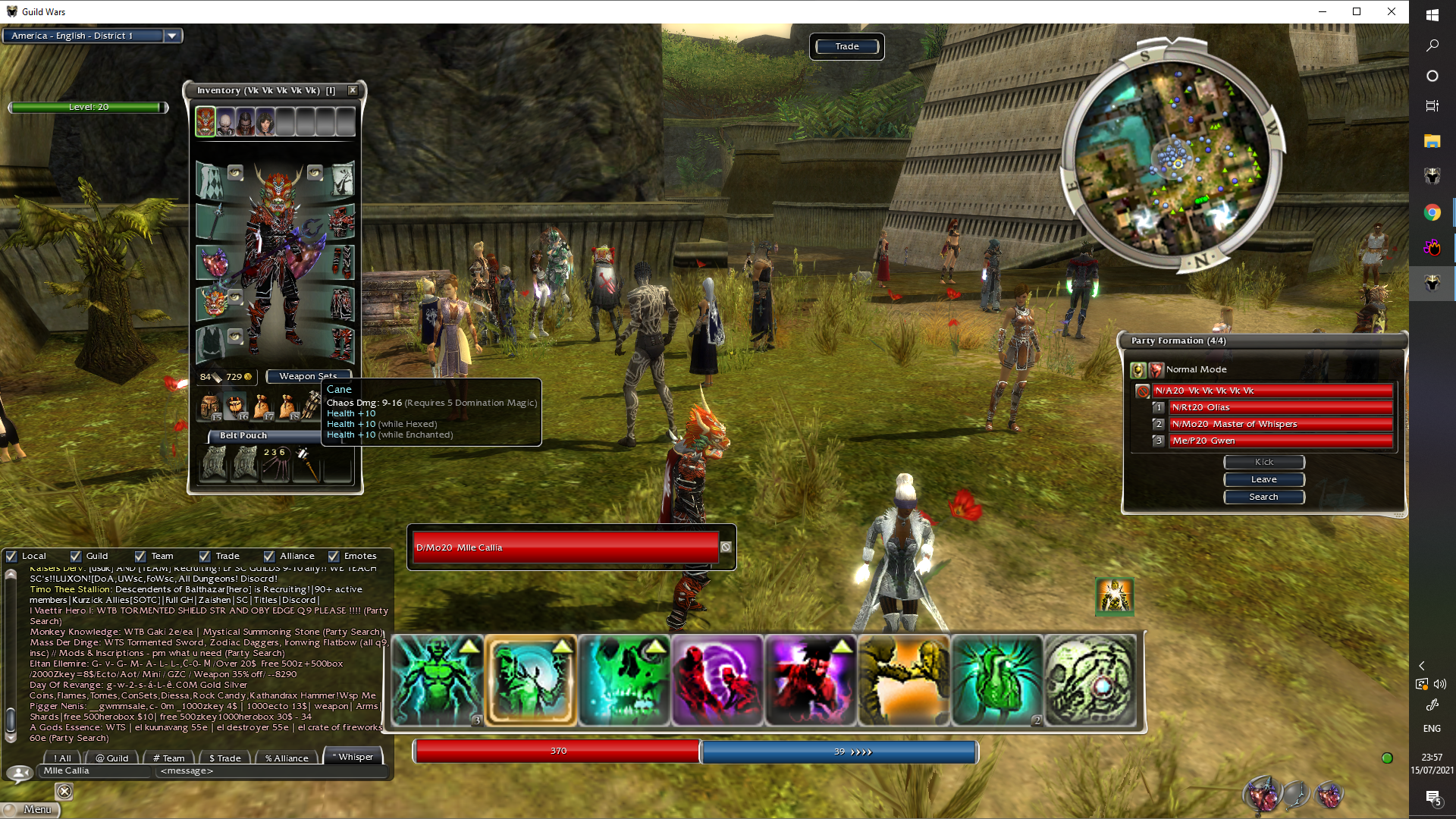This screenshot has width=1456, height=819.
Task: Open the game Menu button
Action: coord(32,809)
